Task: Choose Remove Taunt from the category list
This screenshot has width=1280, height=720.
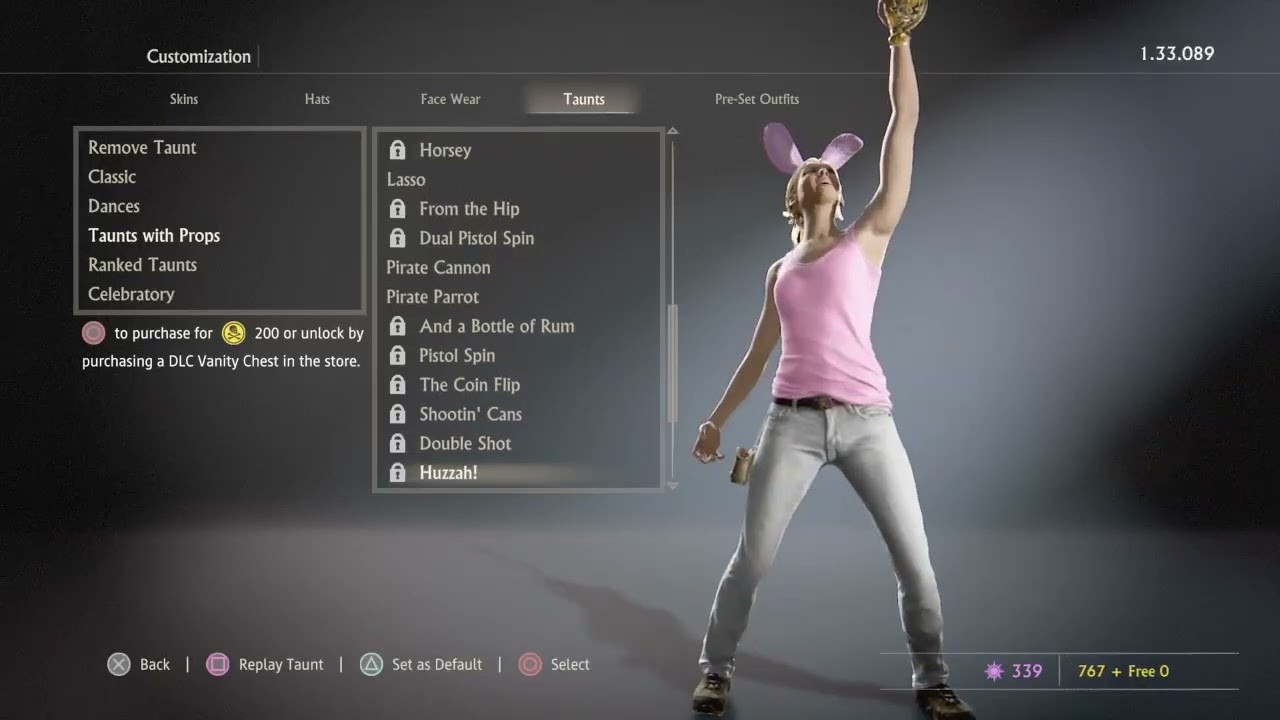Action: point(142,148)
